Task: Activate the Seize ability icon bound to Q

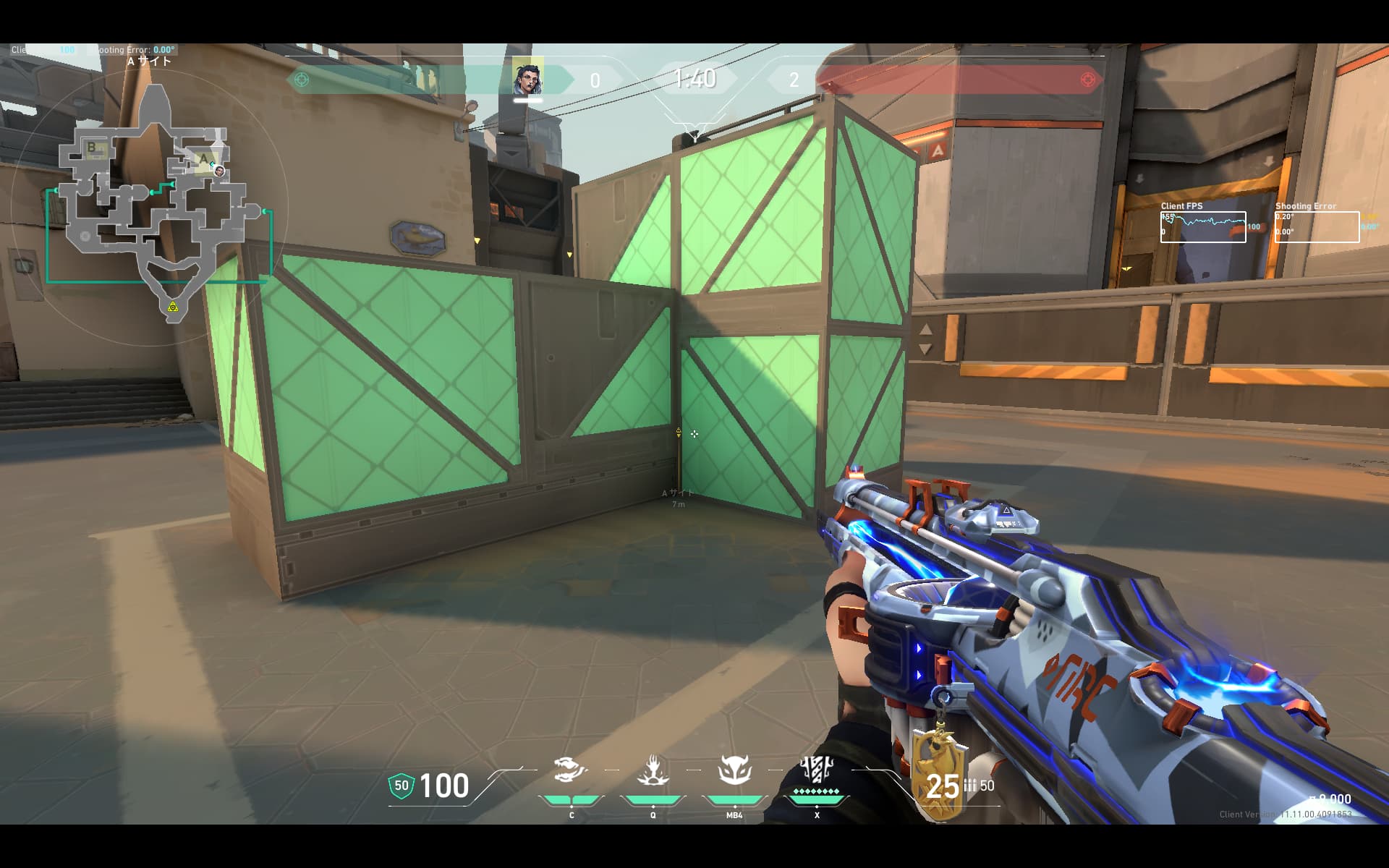Action: 653,770
